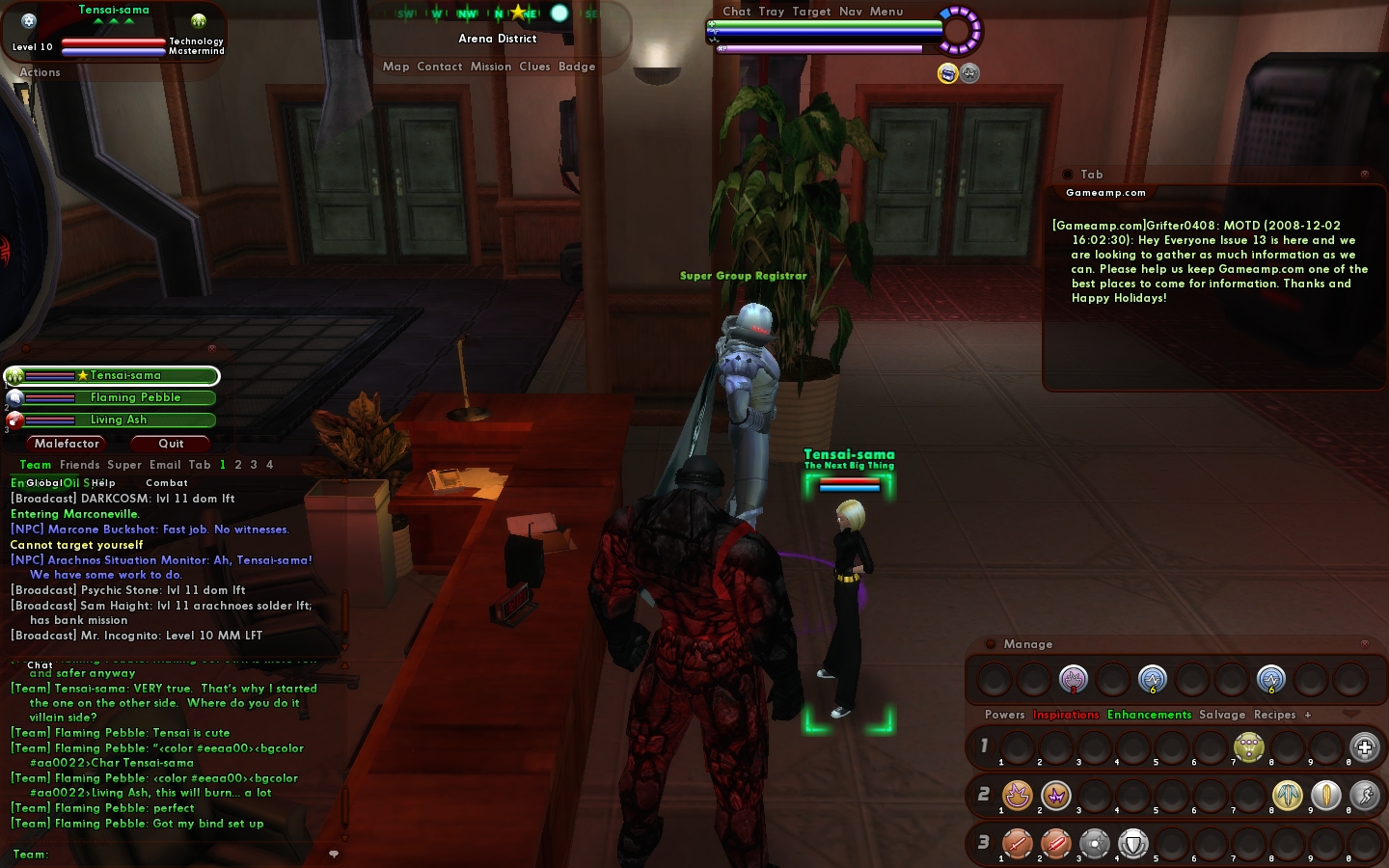1389x868 pixels.
Task: Select teammate Living Ash in team list
Action: (119, 420)
